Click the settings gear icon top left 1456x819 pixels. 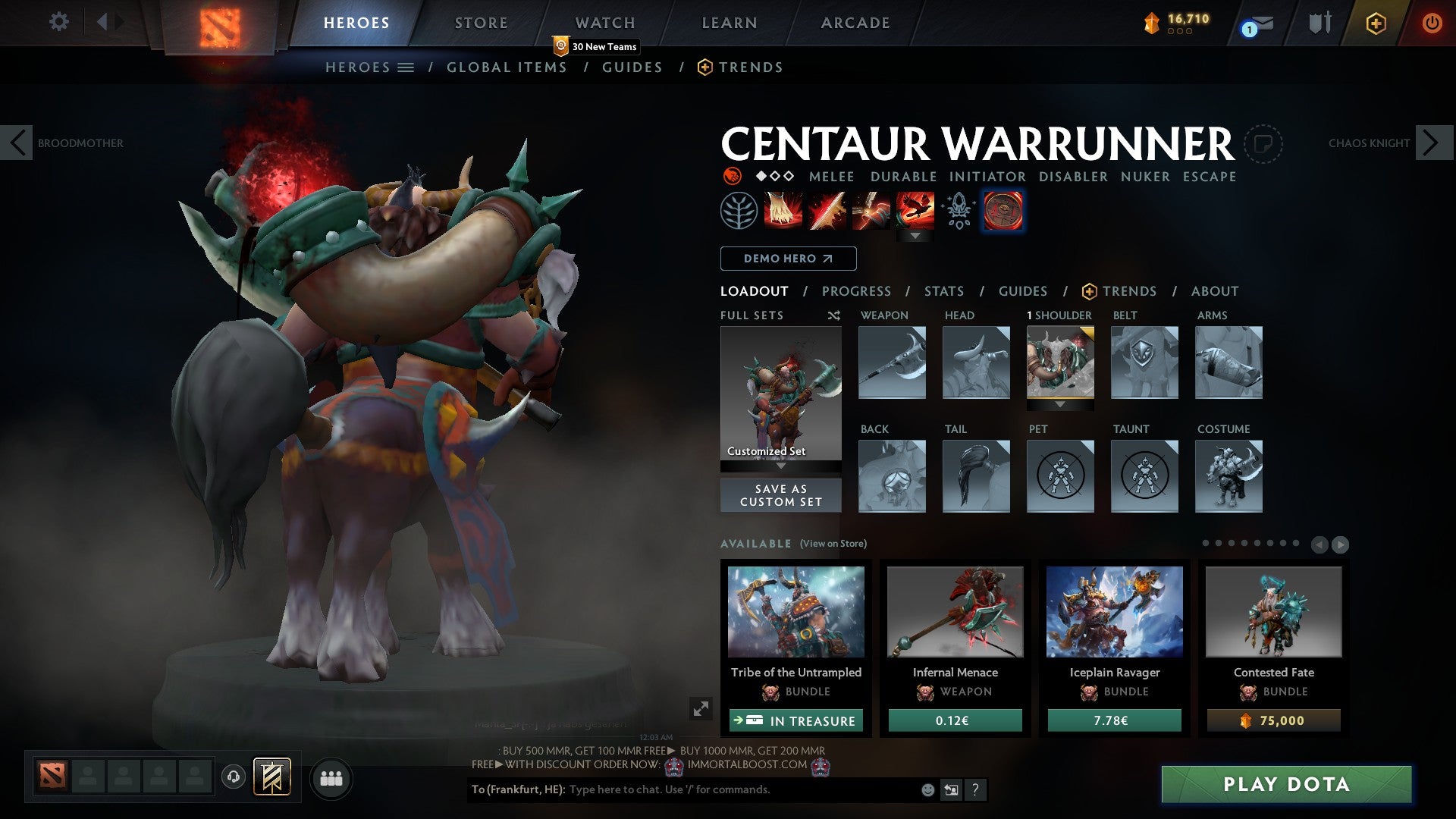[x=58, y=22]
